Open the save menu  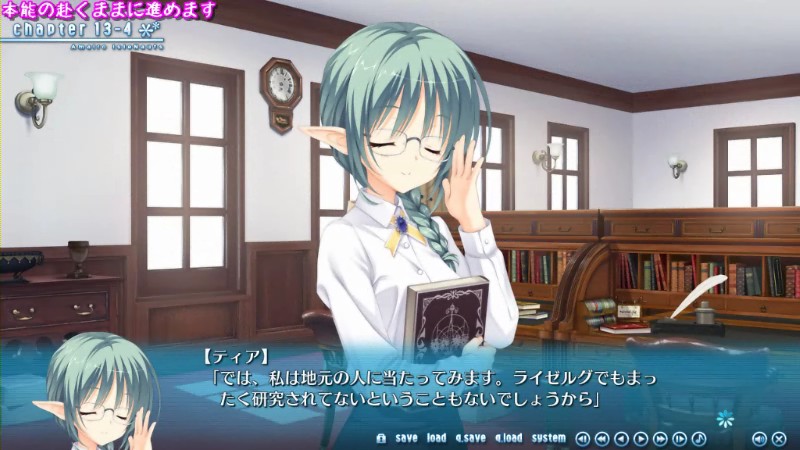pos(406,438)
